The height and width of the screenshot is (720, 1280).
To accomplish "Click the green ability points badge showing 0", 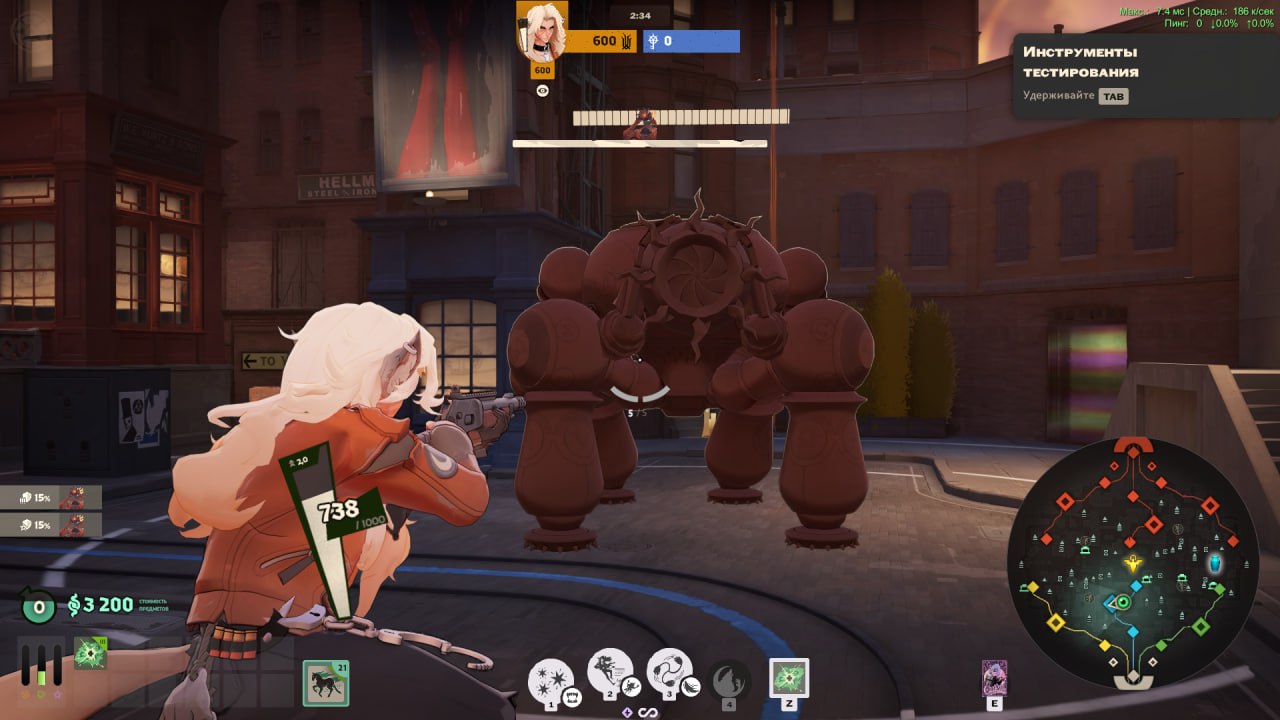I will click(x=38, y=605).
